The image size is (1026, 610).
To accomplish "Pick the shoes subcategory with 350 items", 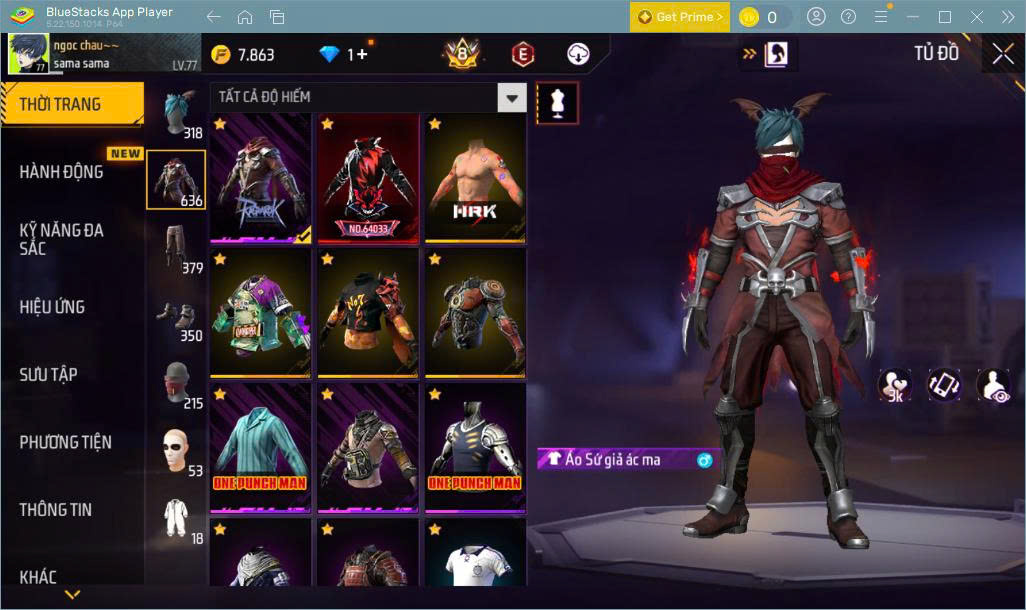I will [x=177, y=316].
